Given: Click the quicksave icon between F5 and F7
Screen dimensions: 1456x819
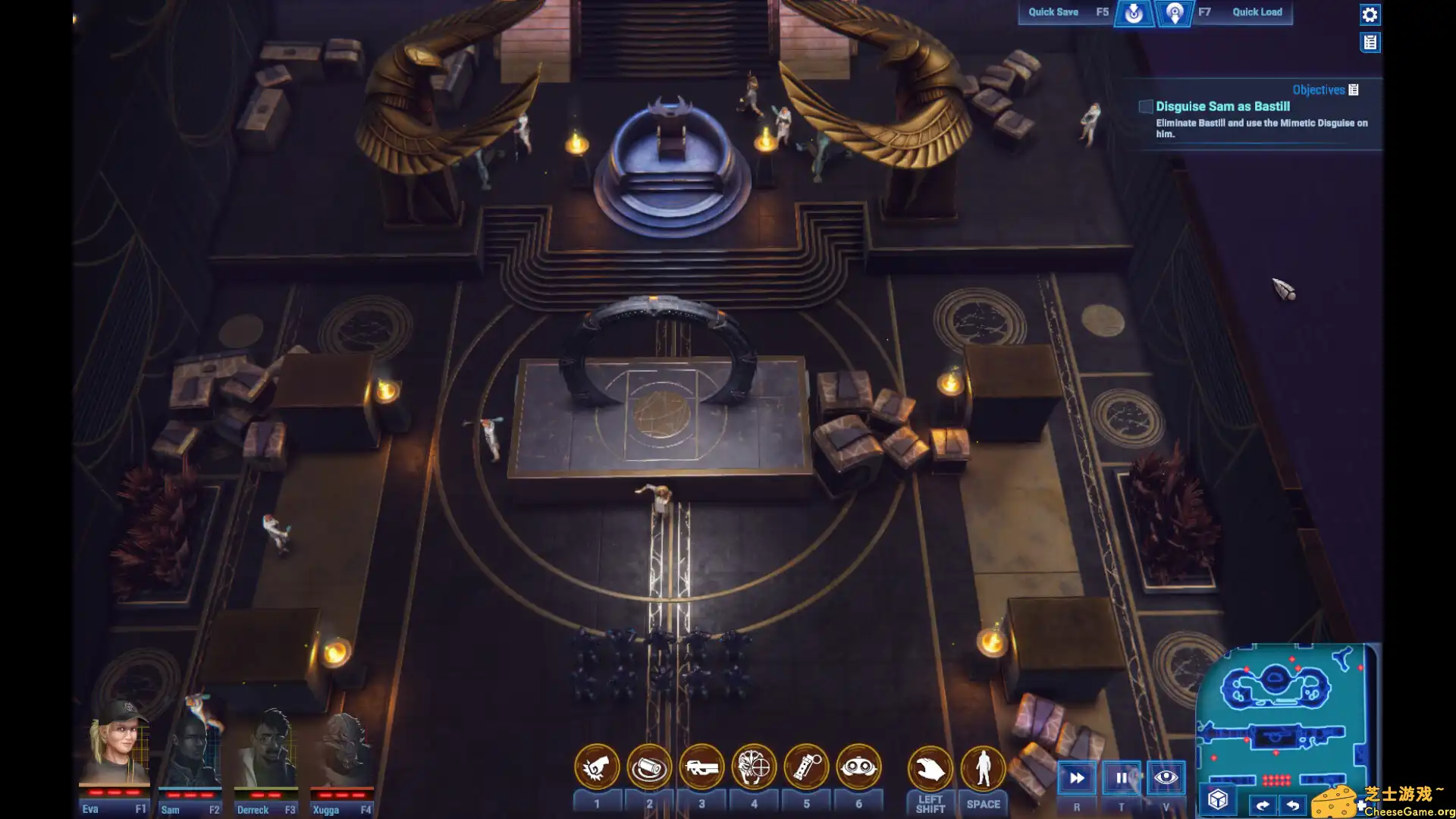Looking at the screenshot, I should coord(1134,12).
